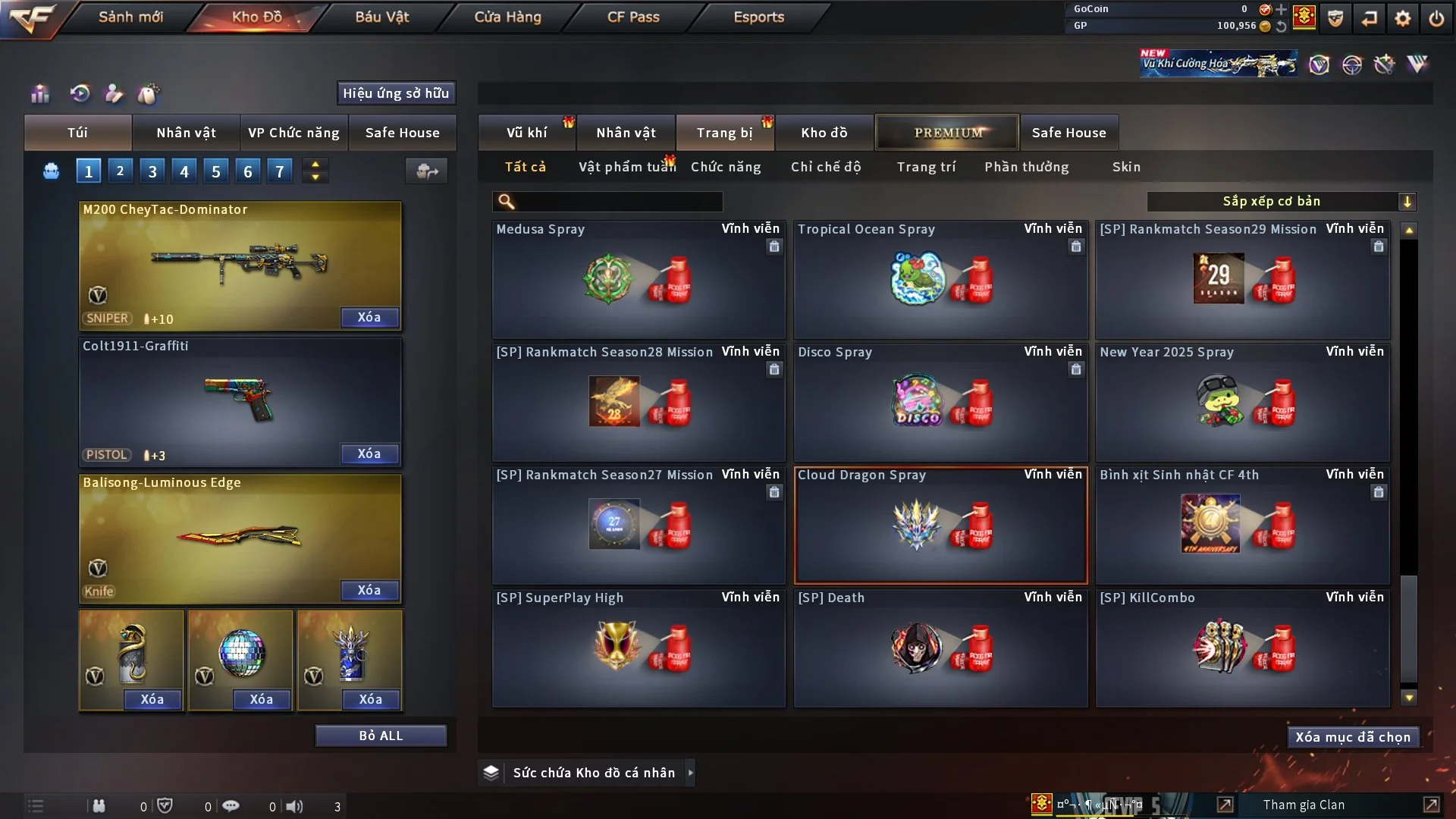Select the PREMIUM storage tab
The image size is (1456, 819).
click(x=947, y=133)
